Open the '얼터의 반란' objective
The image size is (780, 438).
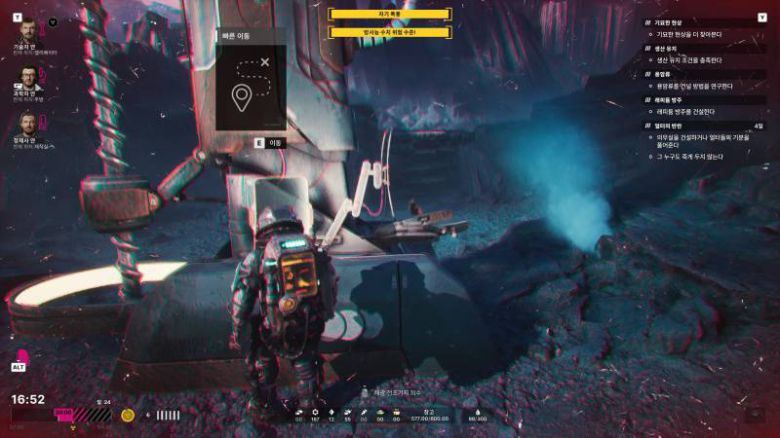pos(672,126)
